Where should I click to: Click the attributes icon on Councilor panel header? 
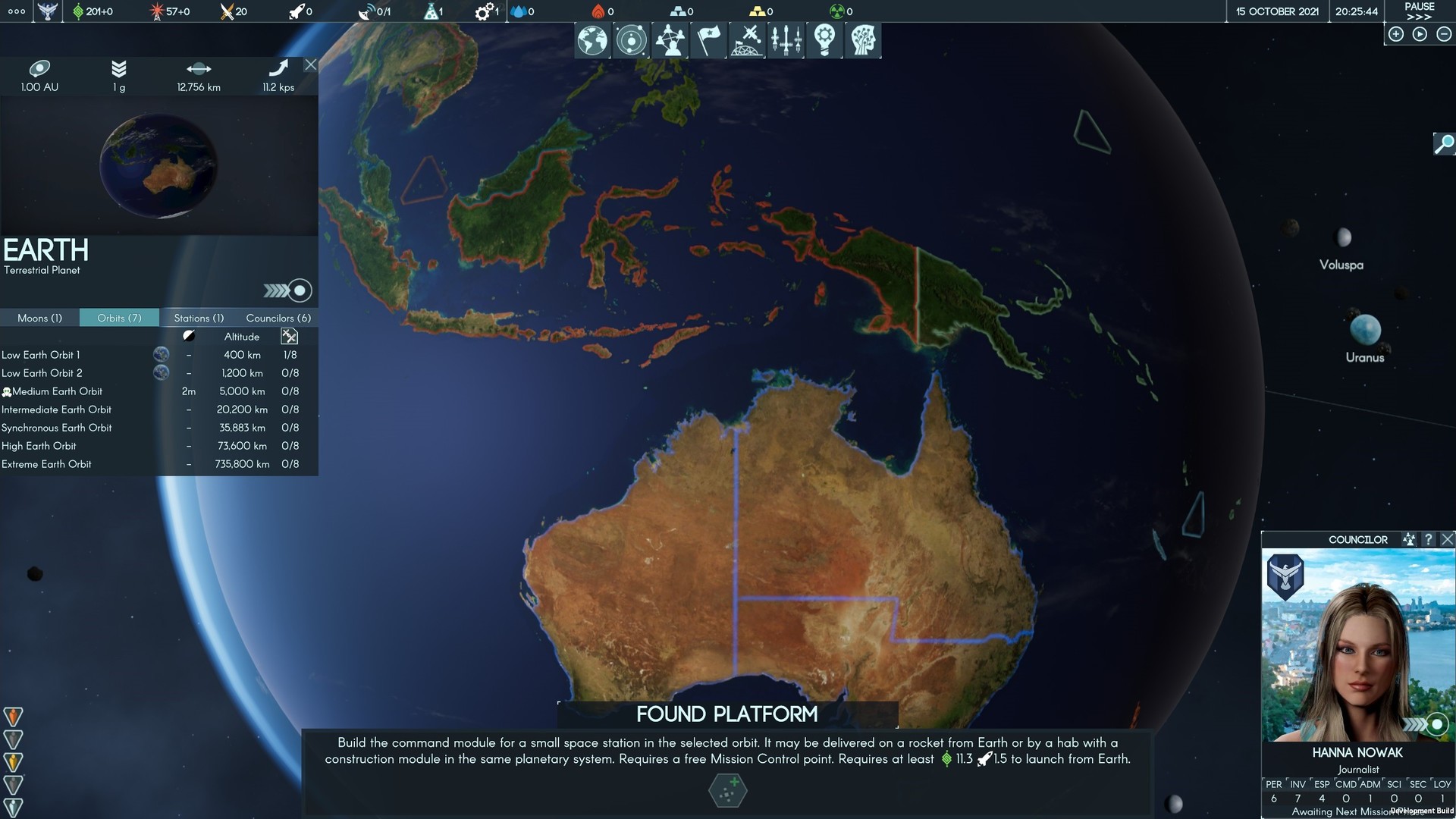[1407, 539]
